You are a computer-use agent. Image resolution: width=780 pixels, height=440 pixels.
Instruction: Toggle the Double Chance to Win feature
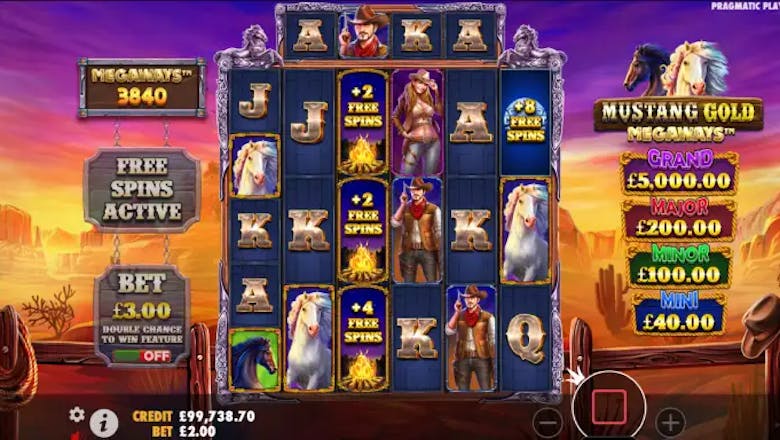[x=141, y=355]
